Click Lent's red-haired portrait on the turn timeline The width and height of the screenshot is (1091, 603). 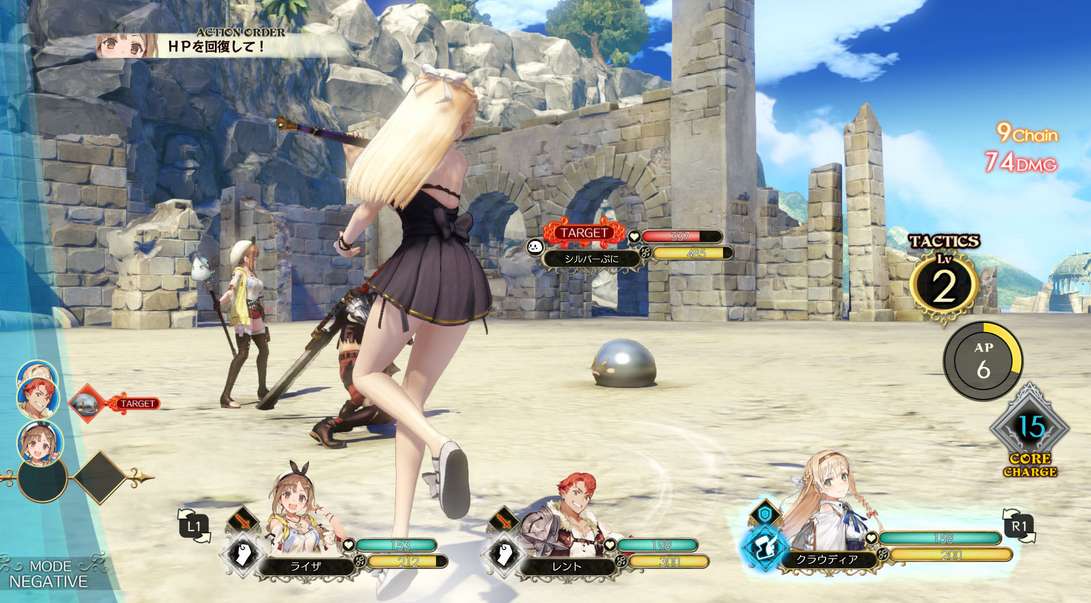tap(38, 395)
